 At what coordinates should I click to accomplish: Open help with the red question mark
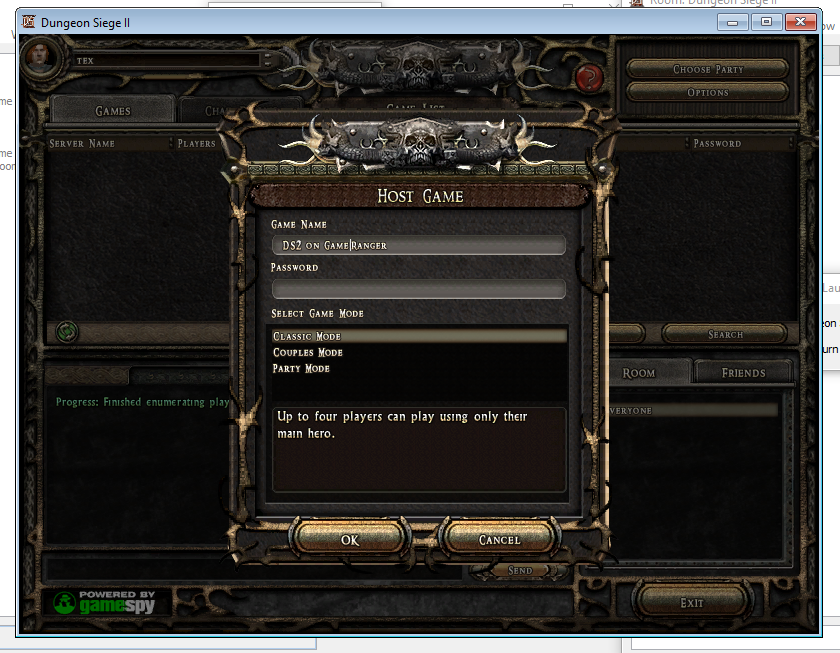pyautogui.click(x=591, y=76)
